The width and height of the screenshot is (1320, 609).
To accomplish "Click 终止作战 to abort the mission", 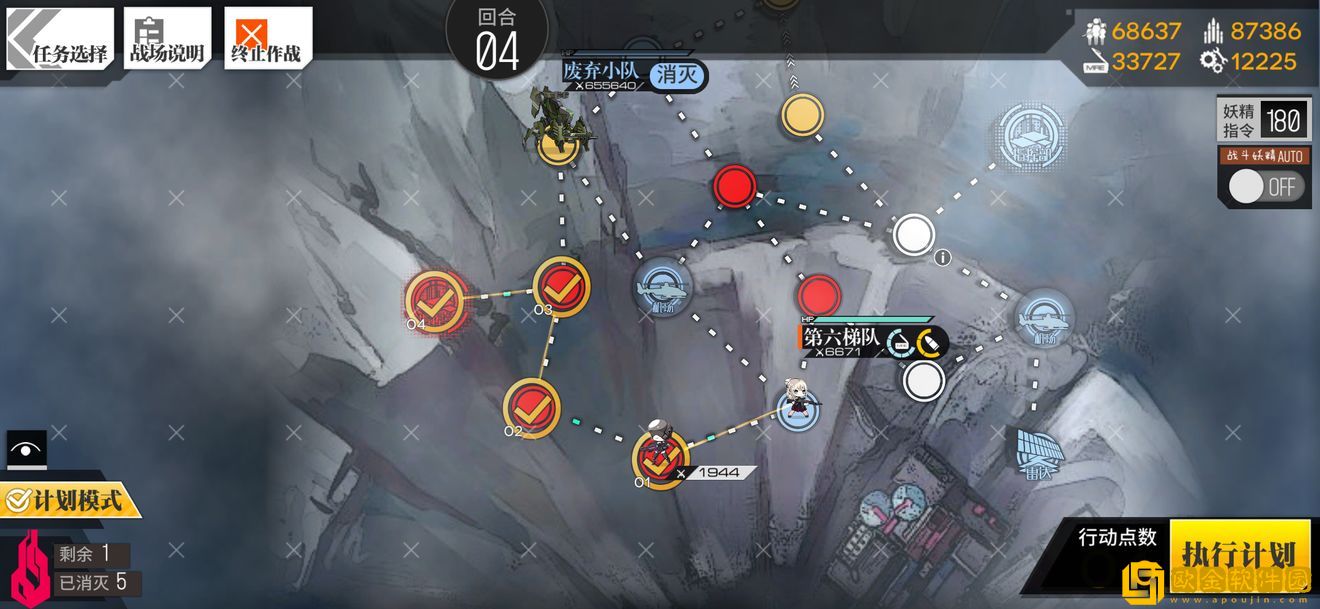I will coord(267,40).
